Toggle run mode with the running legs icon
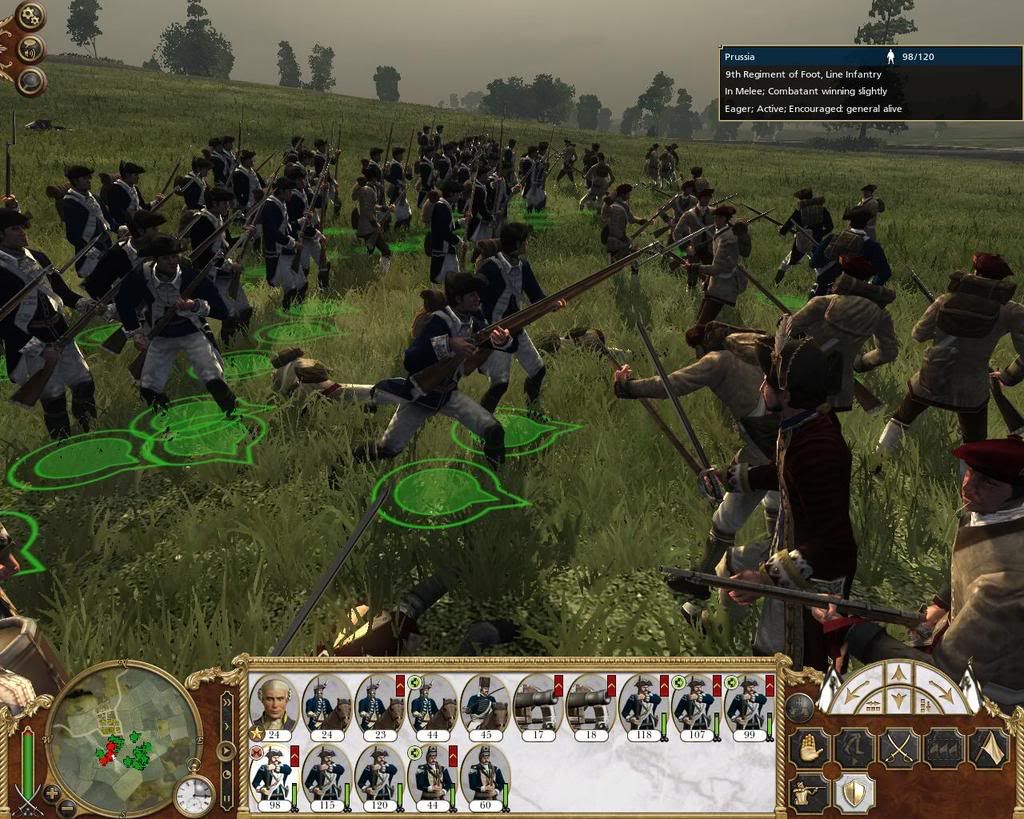This screenshot has height=819, width=1024. tap(853, 748)
